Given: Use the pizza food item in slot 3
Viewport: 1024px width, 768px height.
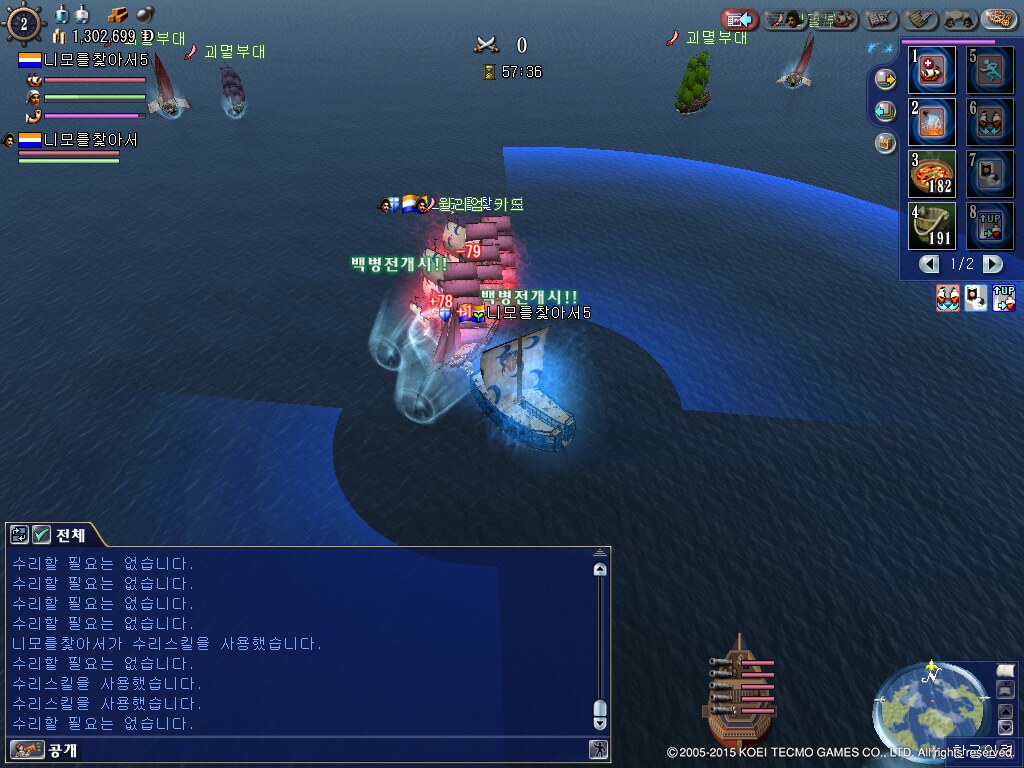Looking at the screenshot, I should (x=932, y=174).
